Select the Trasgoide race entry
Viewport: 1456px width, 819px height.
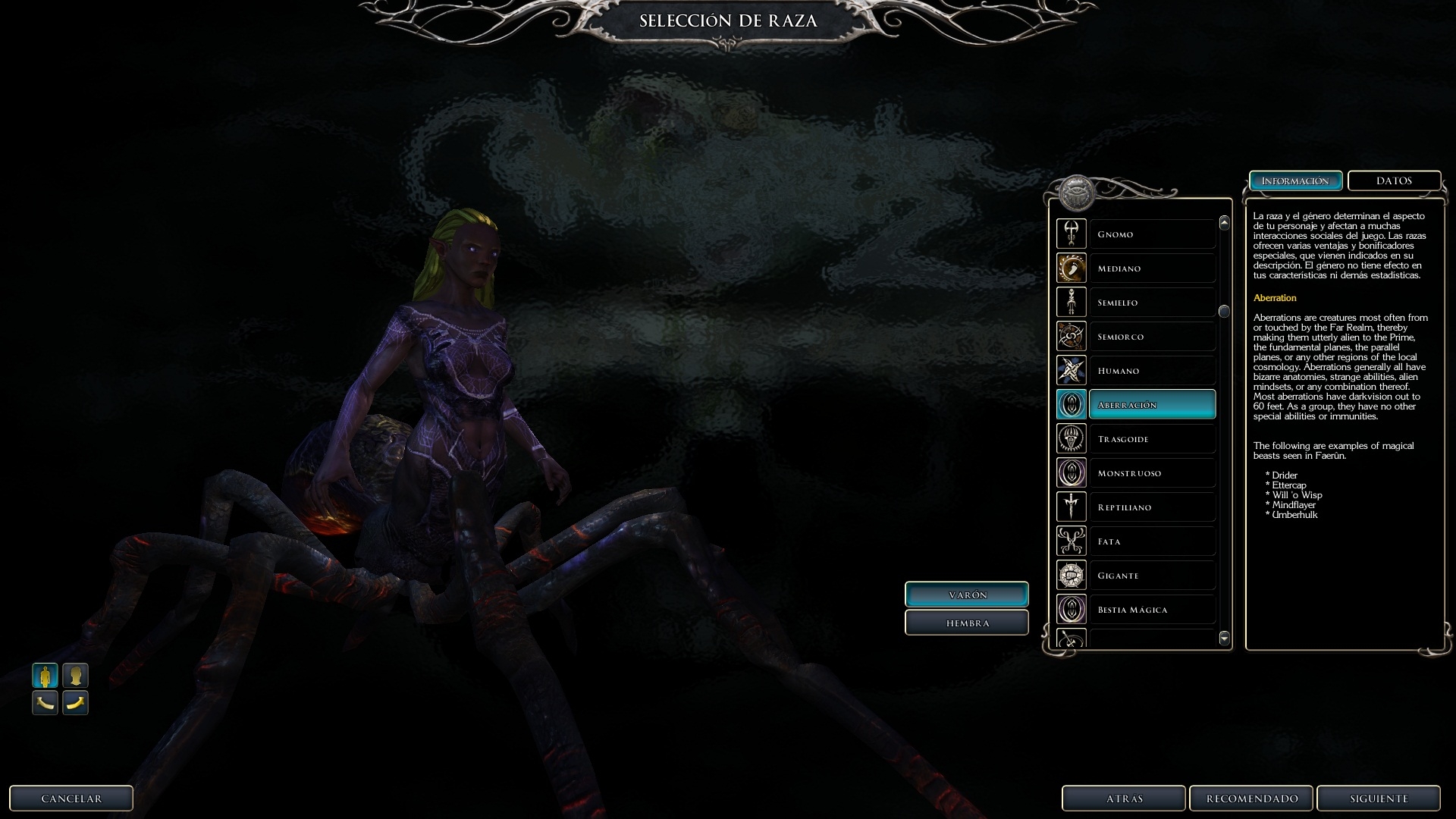(1151, 439)
